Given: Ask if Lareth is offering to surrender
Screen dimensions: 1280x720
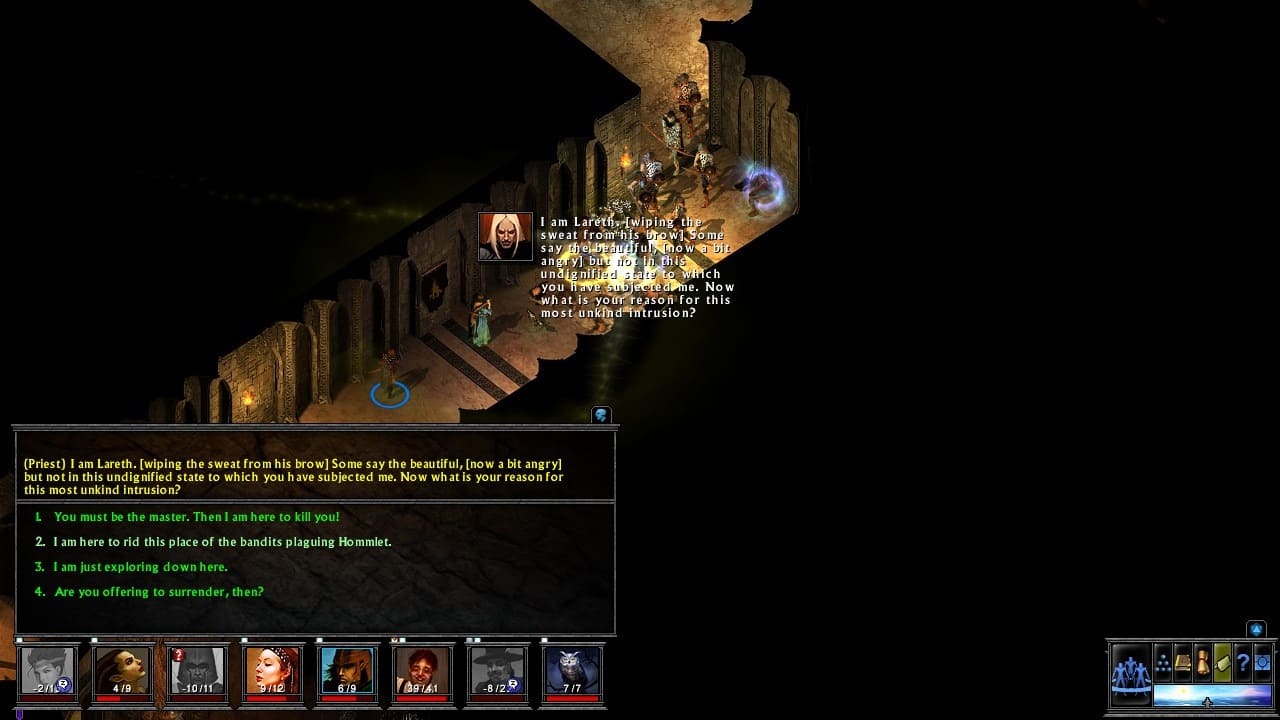Looking at the screenshot, I should tap(159, 592).
